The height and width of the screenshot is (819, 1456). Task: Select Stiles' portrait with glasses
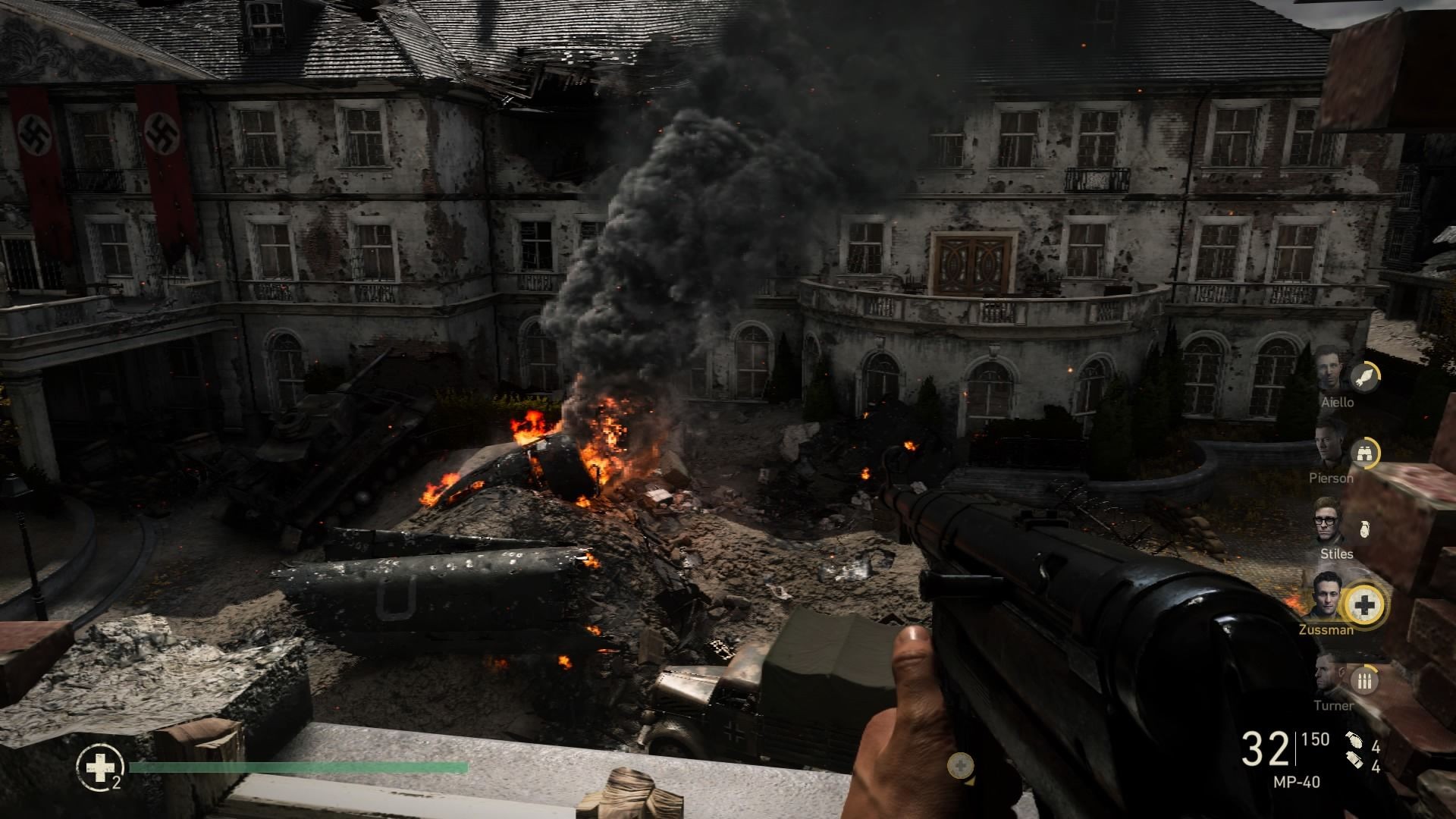click(x=1329, y=521)
